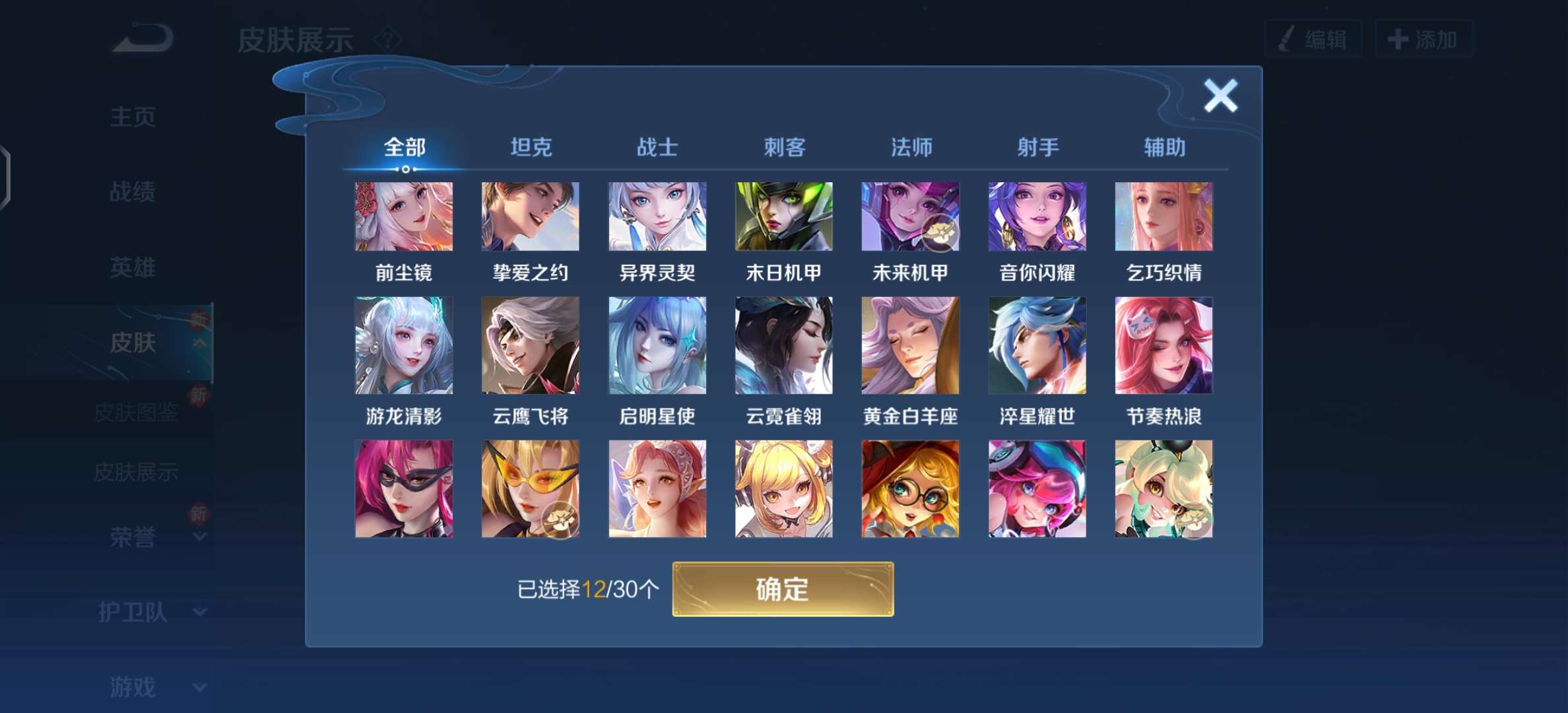Deselect the 云霓雀翎 skin
Screen dimensions: 1568x713
[783, 345]
